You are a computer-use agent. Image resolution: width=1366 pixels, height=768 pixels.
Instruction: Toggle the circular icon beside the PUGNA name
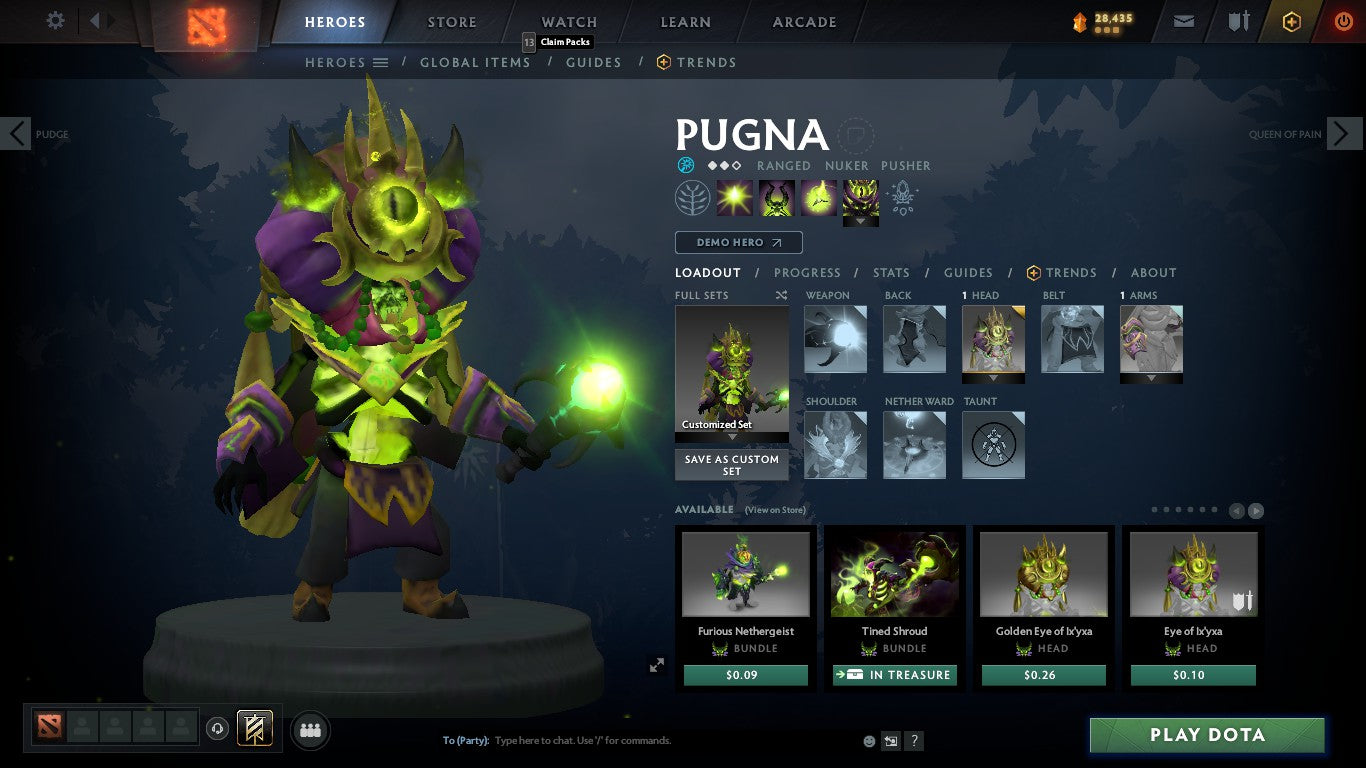click(856, 137)
